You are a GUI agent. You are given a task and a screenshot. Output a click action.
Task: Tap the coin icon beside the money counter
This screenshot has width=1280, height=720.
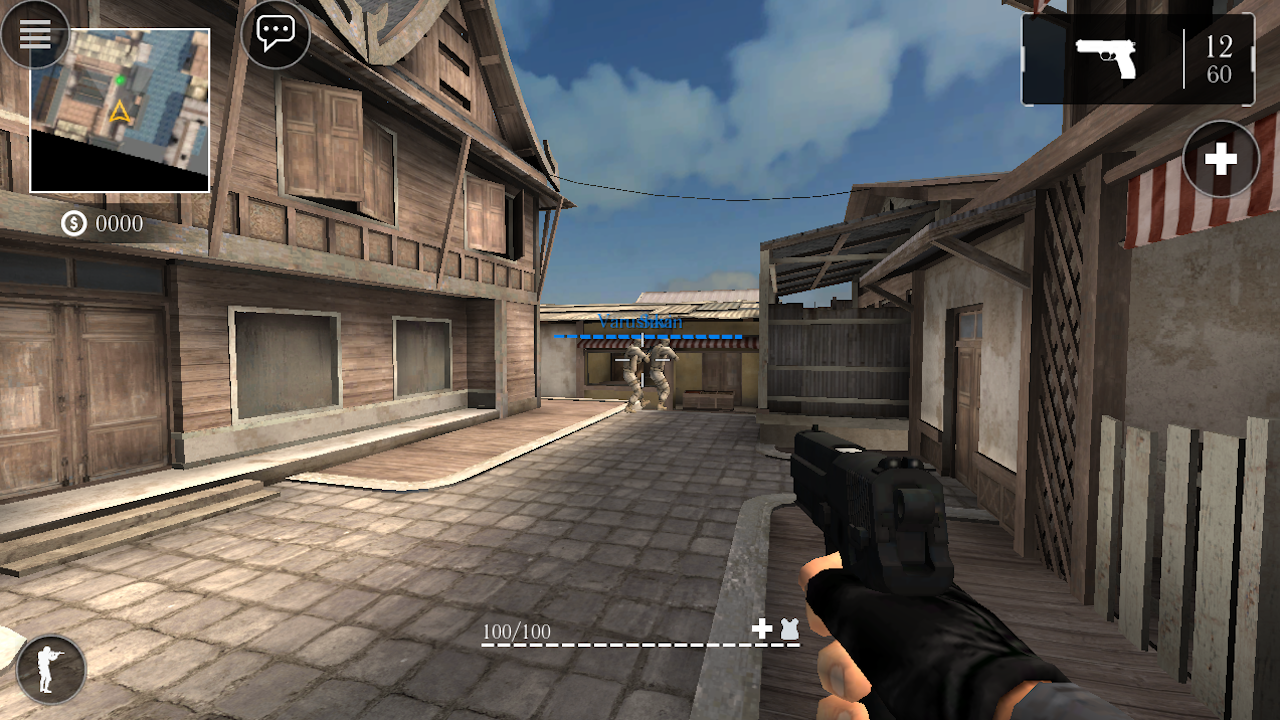click(x=72, y=225)
